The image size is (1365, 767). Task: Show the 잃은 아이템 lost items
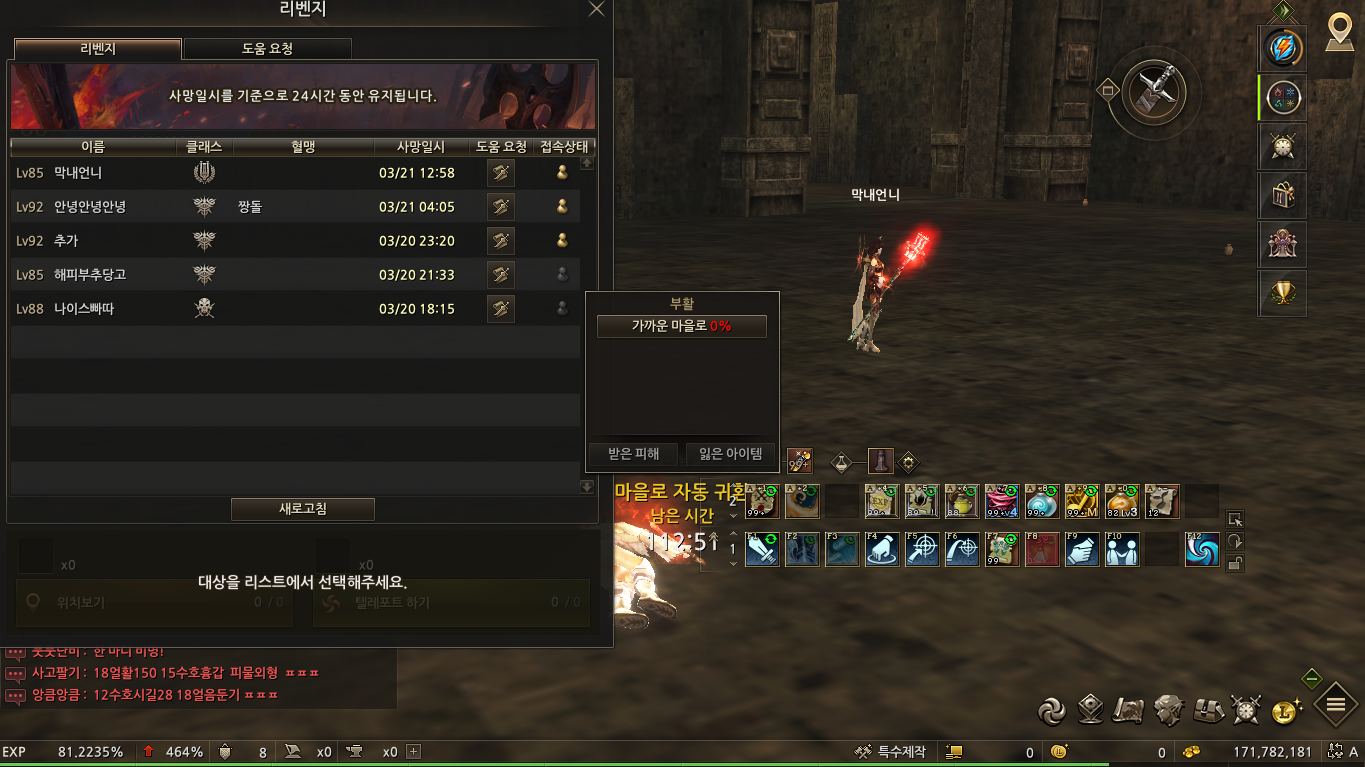click(x=730, y=454)
